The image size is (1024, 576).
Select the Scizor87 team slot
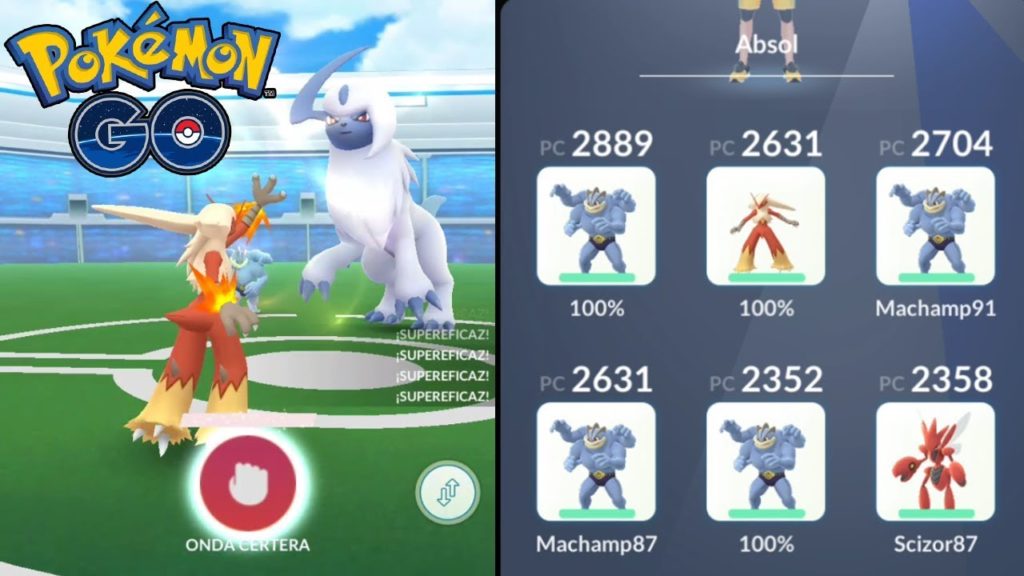[x=935, y=462]
